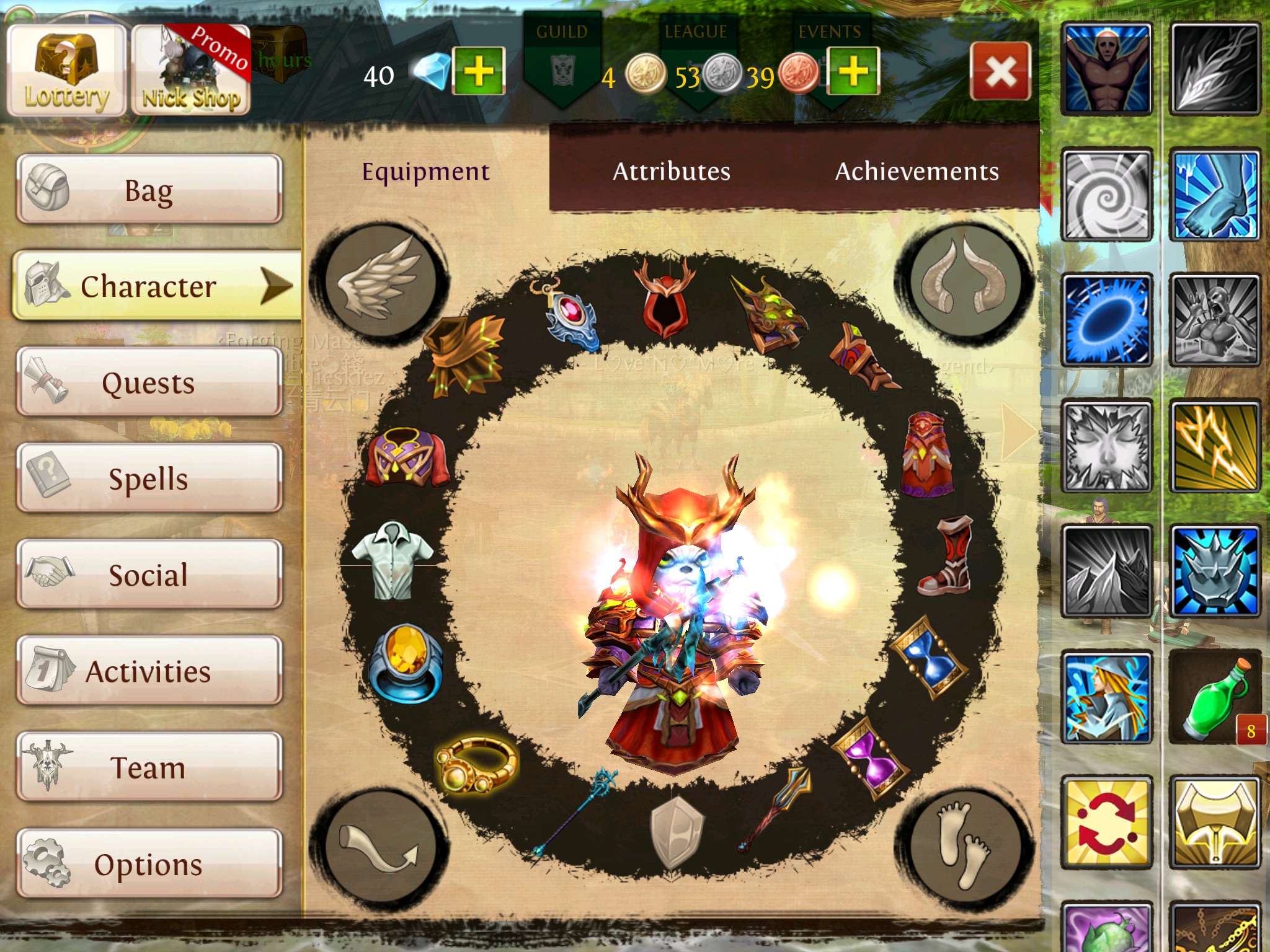This screenshot has width=1270, height=952.
Task: Select the amber gem ring slot
Action: click(x=406, y=663)
